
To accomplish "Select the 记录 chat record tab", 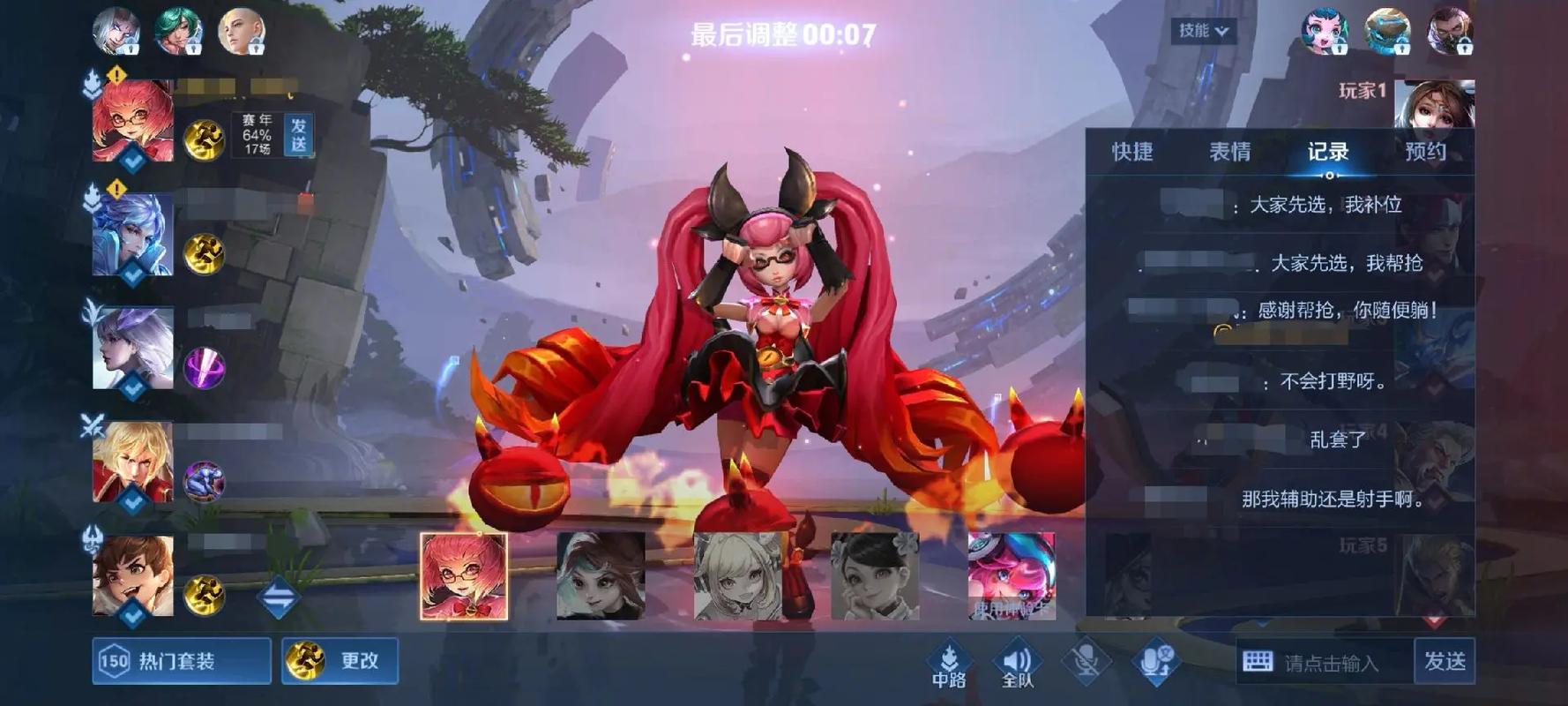I will click(1328, 152).
